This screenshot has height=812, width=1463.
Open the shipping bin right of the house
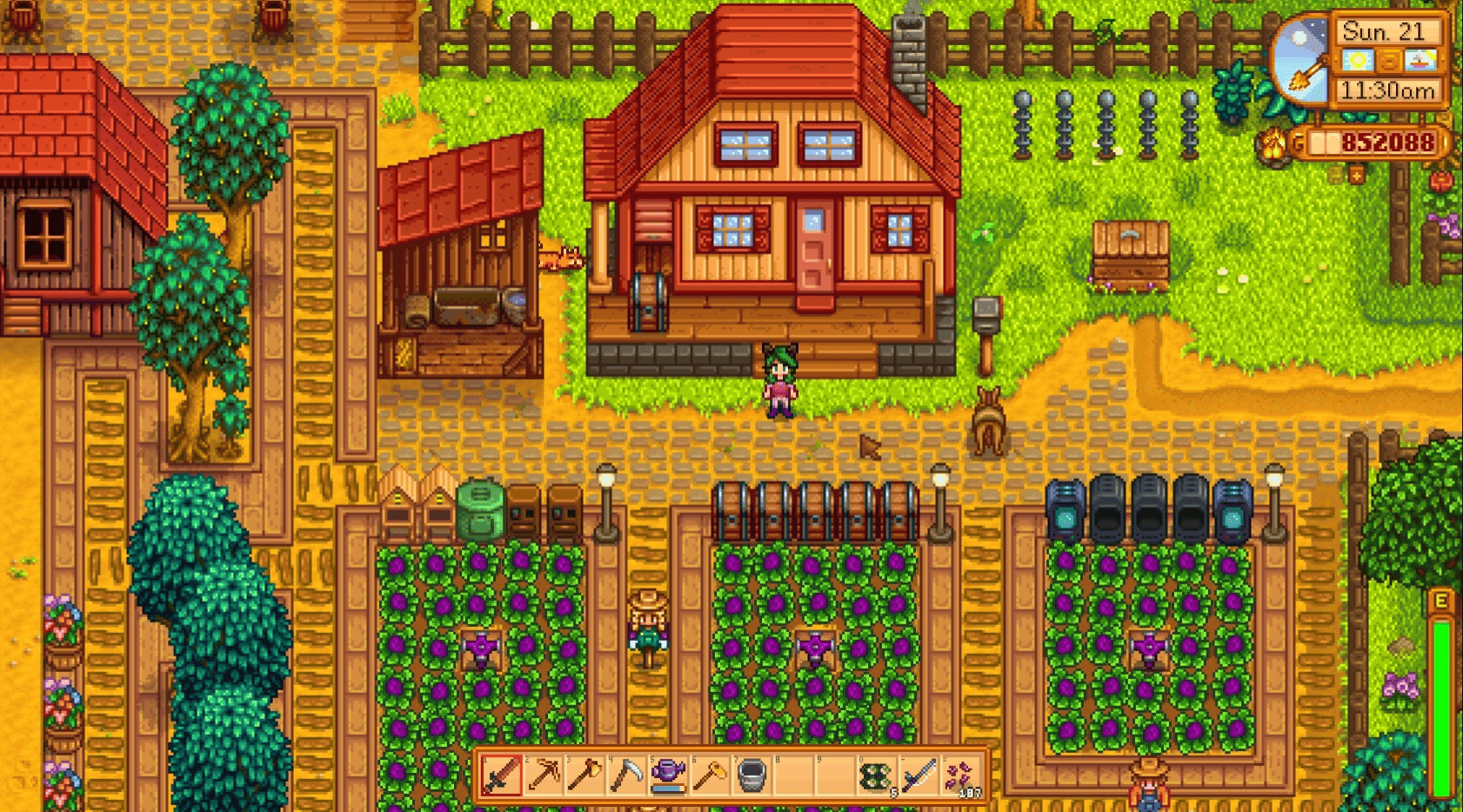(x=1131, y=252)
